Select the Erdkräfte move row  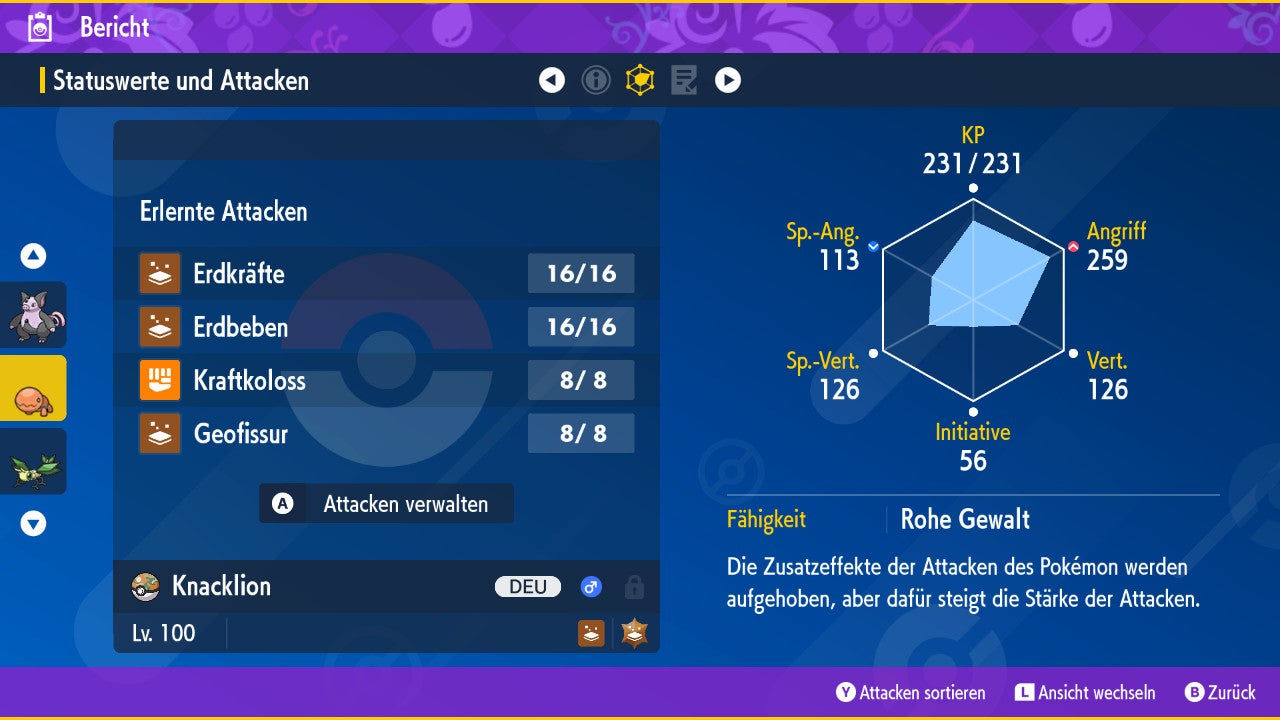386,273
